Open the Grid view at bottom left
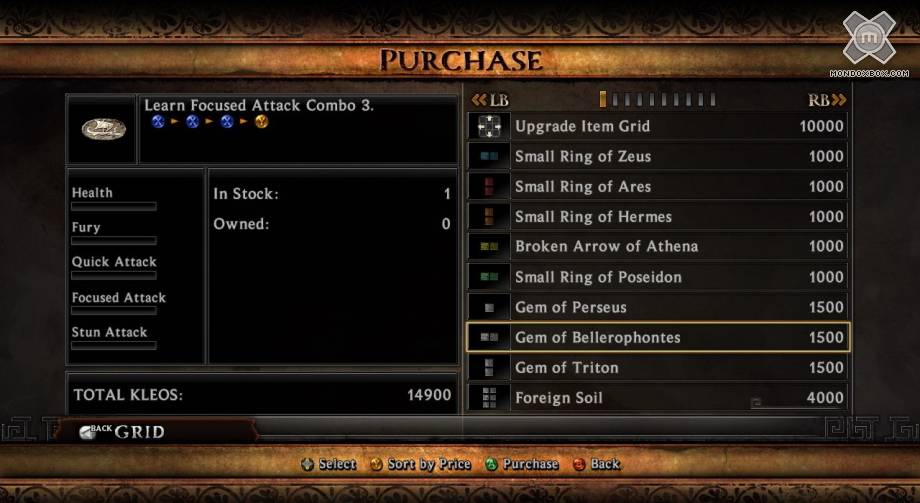The height and width of the screenshot is (503, 920). click(x=125, y=432)
